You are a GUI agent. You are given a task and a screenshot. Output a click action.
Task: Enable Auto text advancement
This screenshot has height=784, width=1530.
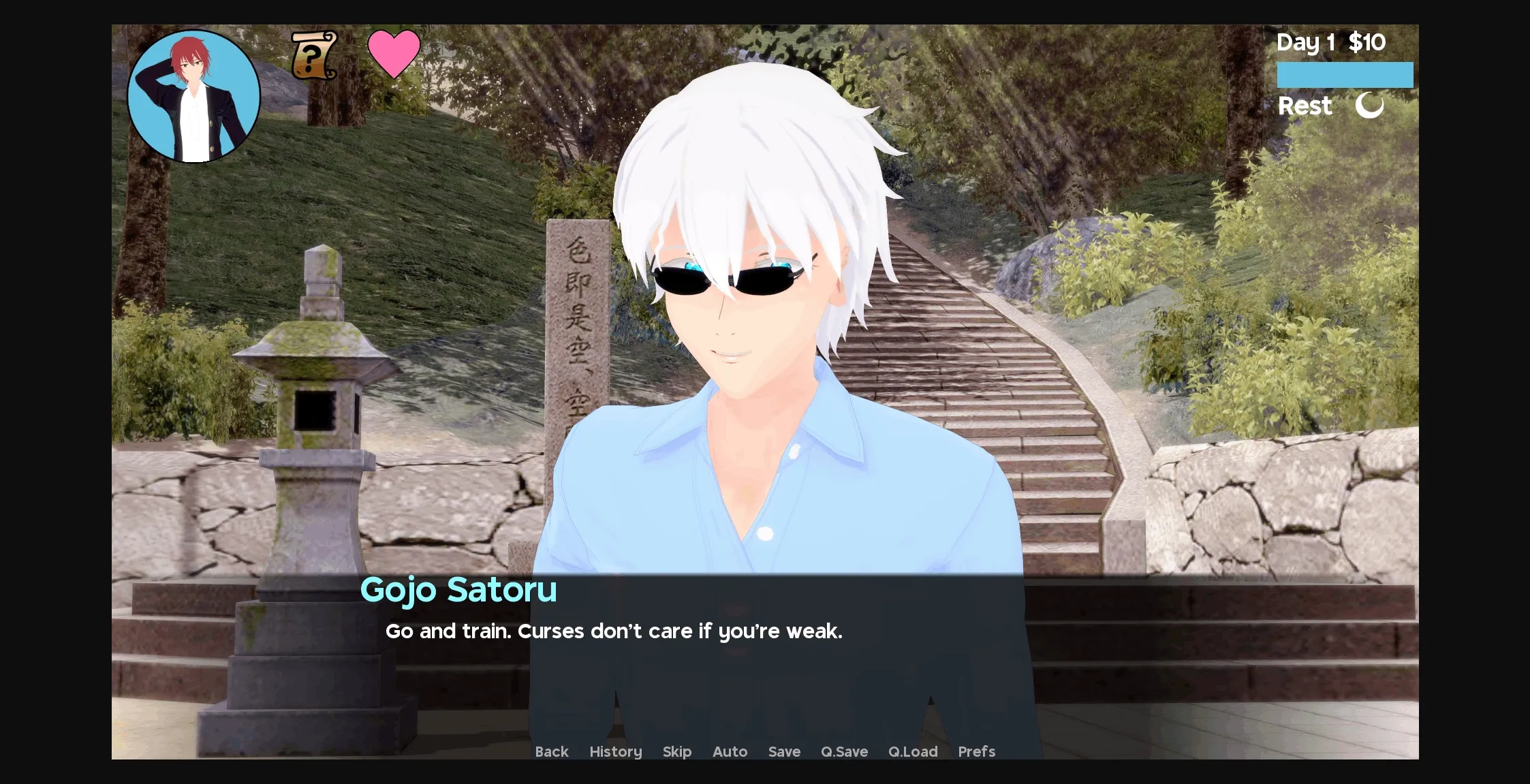[730, 751]
